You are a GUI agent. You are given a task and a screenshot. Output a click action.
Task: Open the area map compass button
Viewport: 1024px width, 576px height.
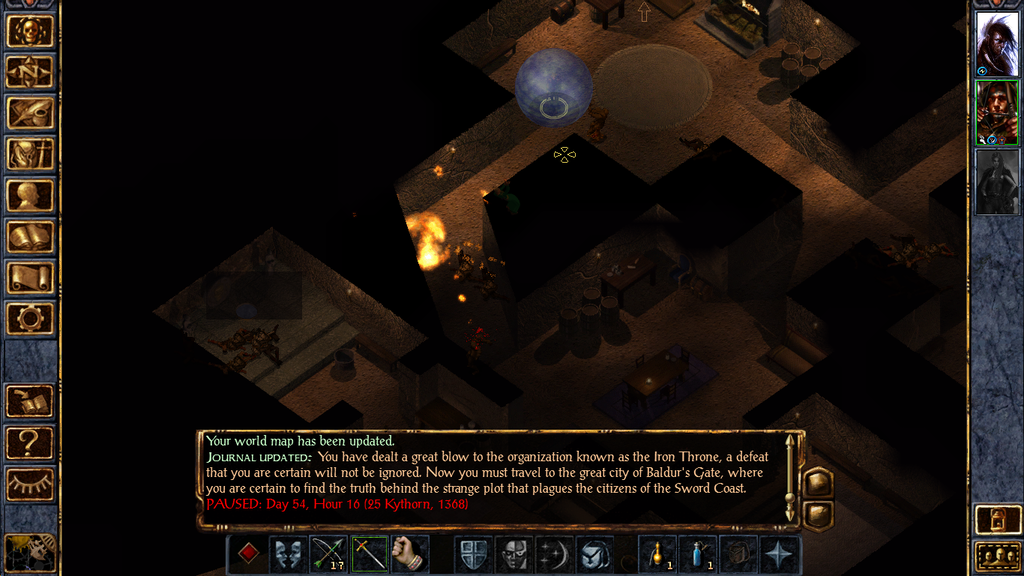30,72
